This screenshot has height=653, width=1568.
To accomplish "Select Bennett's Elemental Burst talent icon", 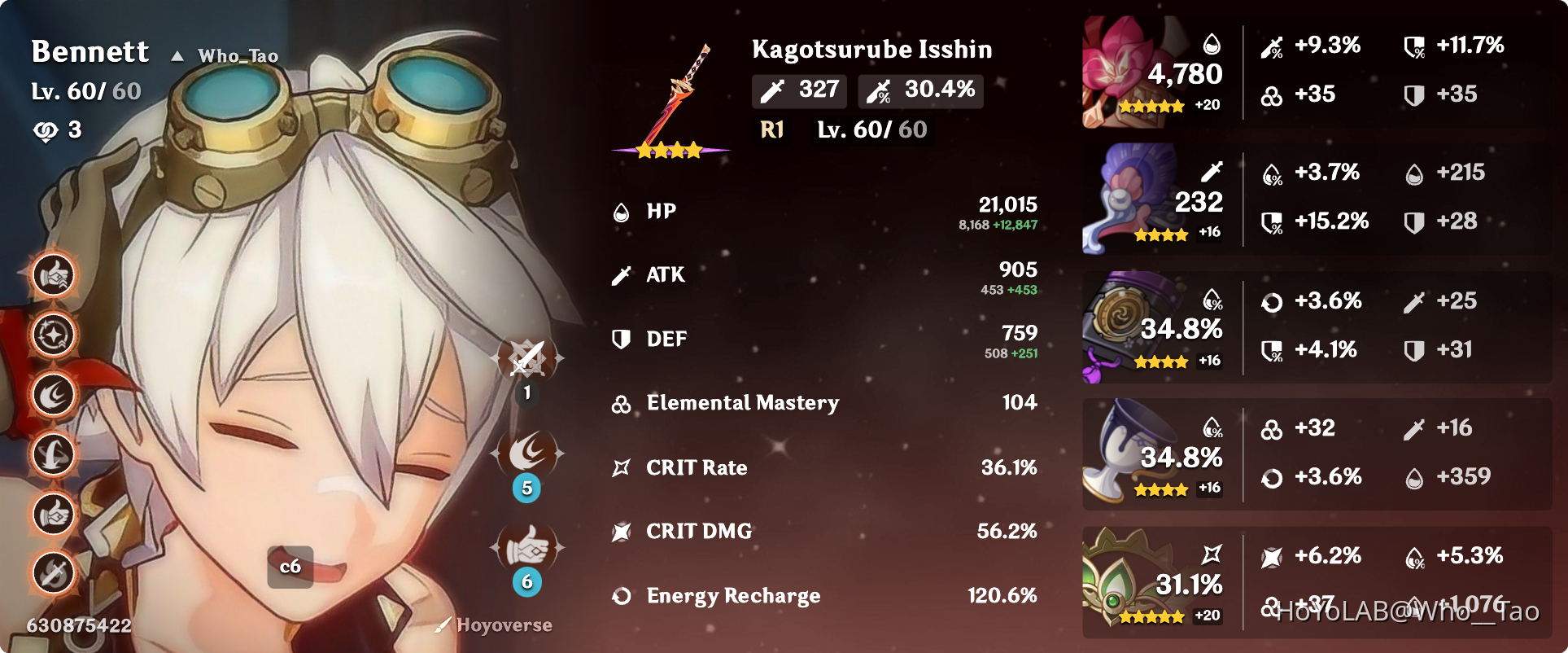I will [527, 547].
